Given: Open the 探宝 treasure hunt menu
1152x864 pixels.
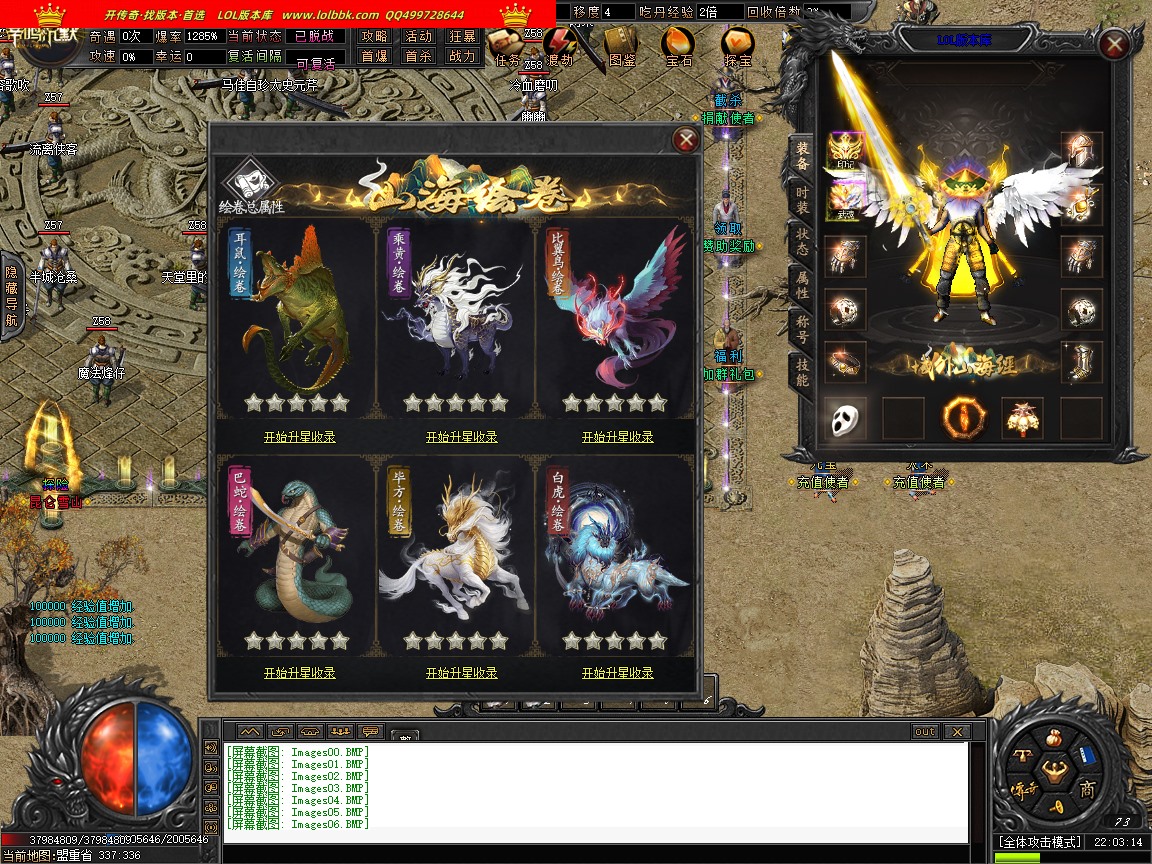Looking at the screenshot, I should pos(738,46).
